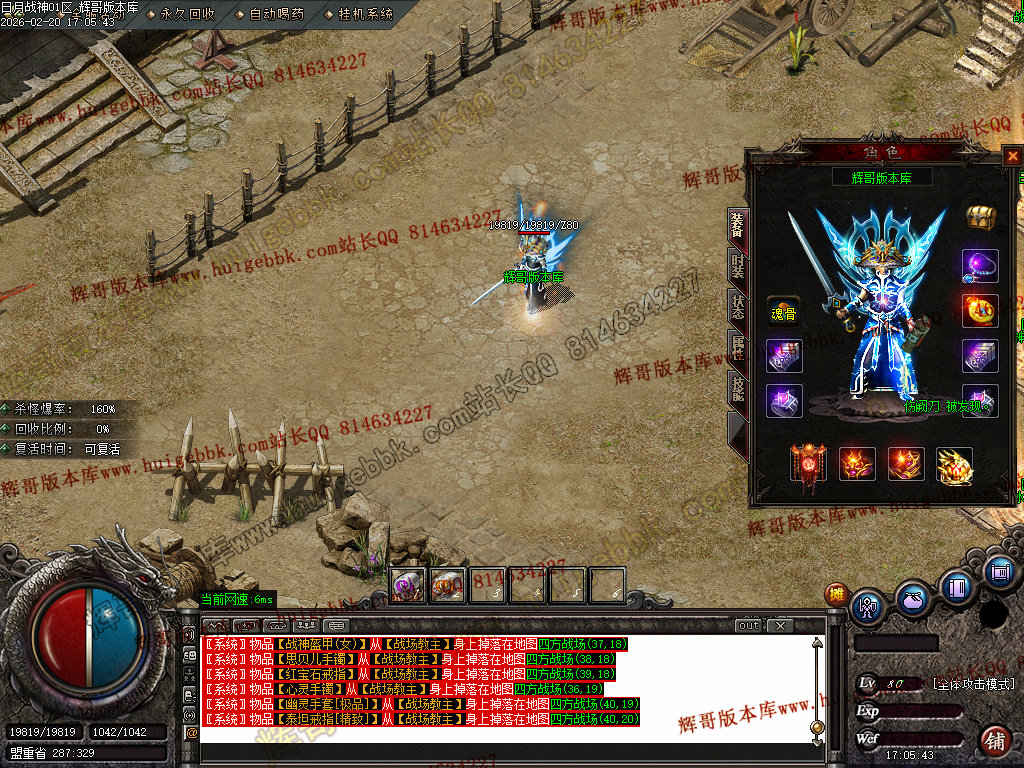Open the 铺 shop button

pyautogui.click(x=994, y=741)
